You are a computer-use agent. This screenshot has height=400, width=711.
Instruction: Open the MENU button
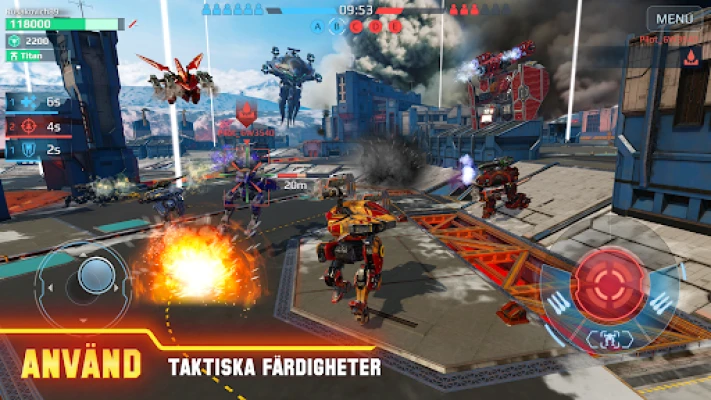[x=673, y=18]
